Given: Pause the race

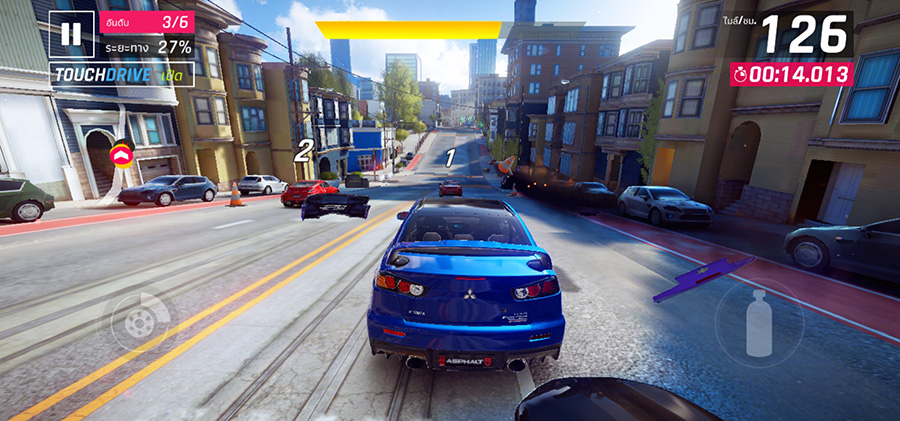Looking at the screenshot, I should click(x=71, y=34).
